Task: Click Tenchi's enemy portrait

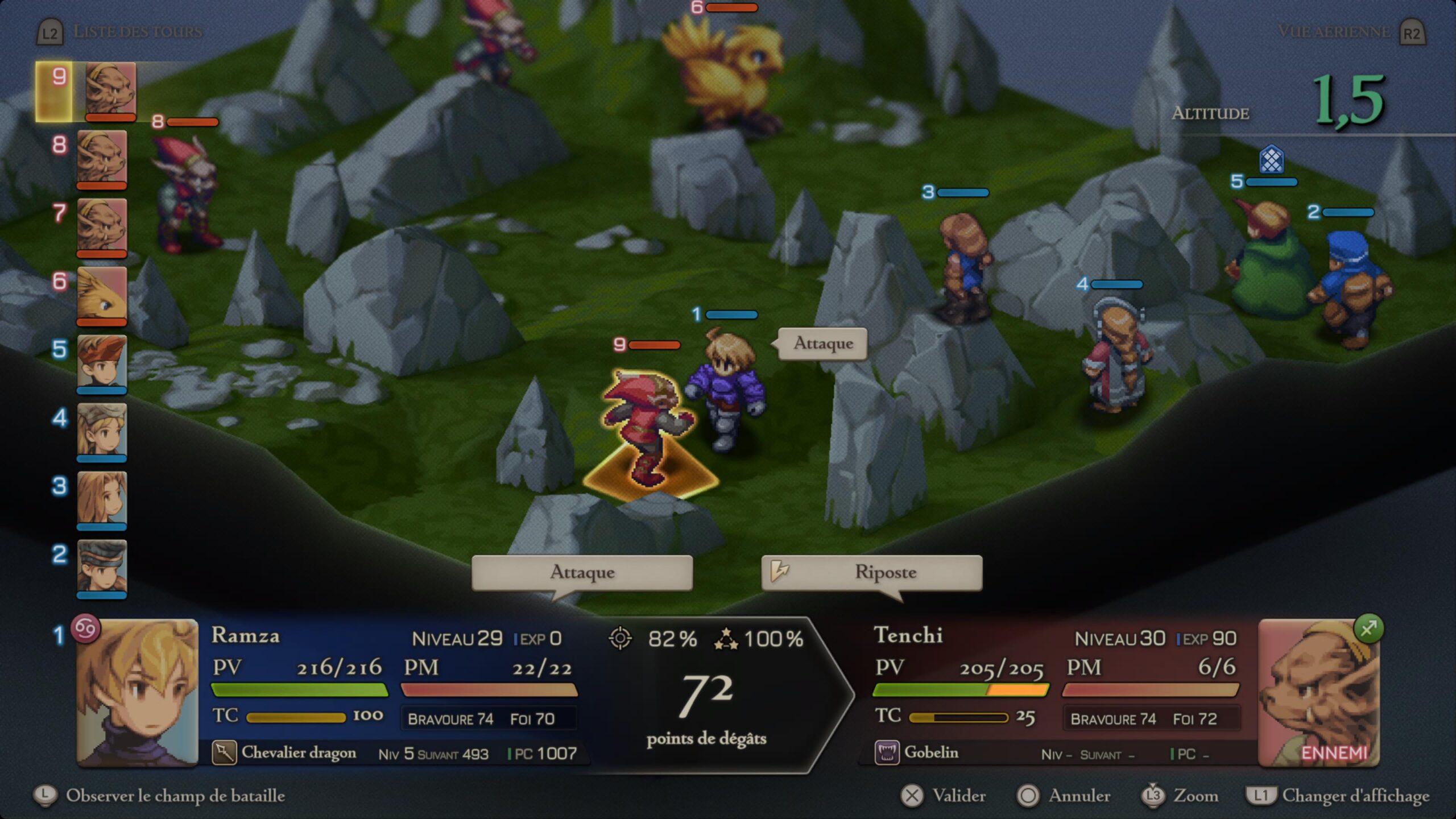Action: (x=1318, y=693)
